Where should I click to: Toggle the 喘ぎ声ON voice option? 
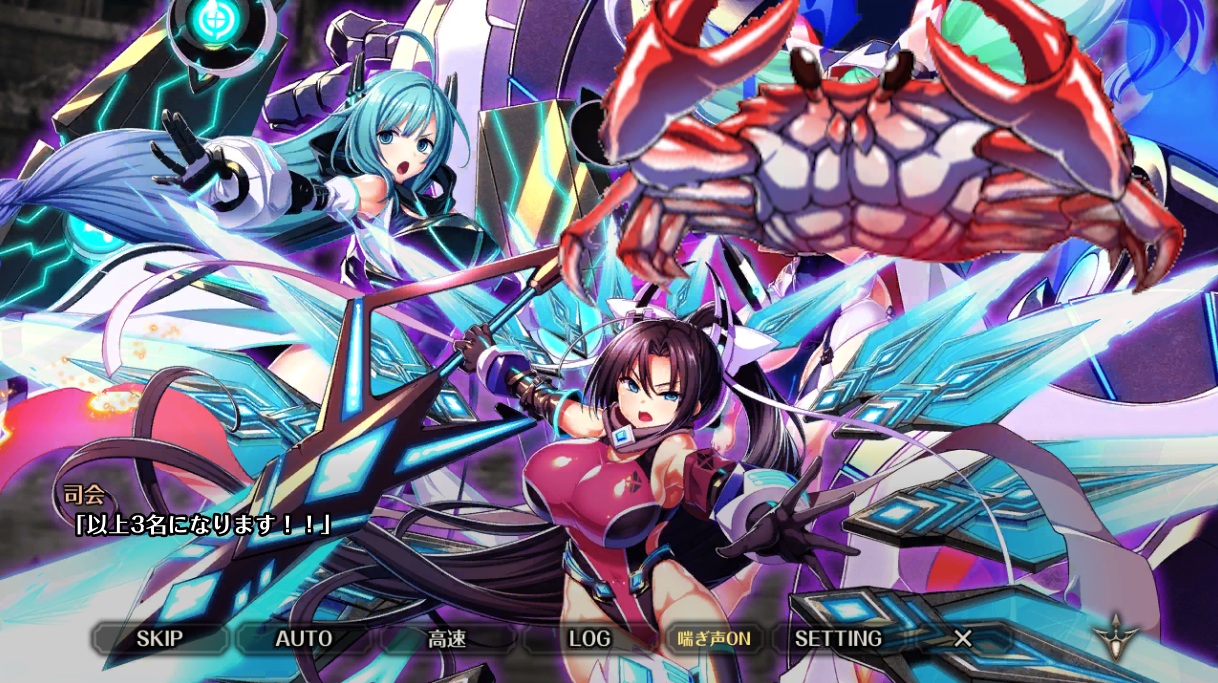(x=713, y=638)
